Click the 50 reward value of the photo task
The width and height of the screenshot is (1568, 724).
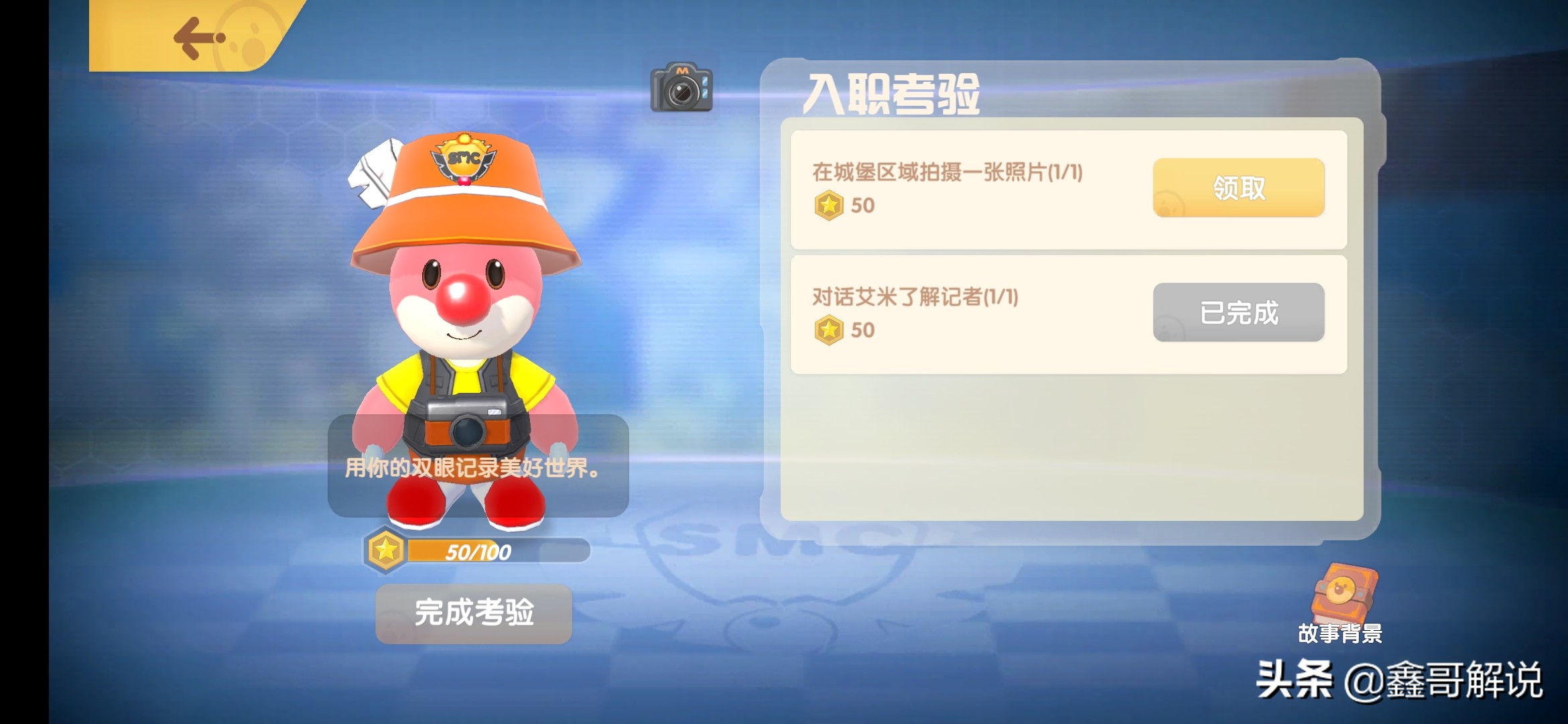click(x=864, y=206)
